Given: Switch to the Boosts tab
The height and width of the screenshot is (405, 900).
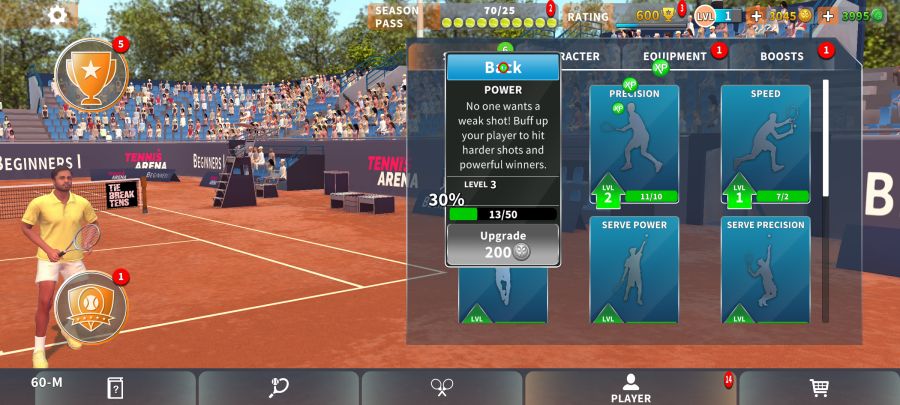Looking at the screenshot, I should (x=781, y=56).
